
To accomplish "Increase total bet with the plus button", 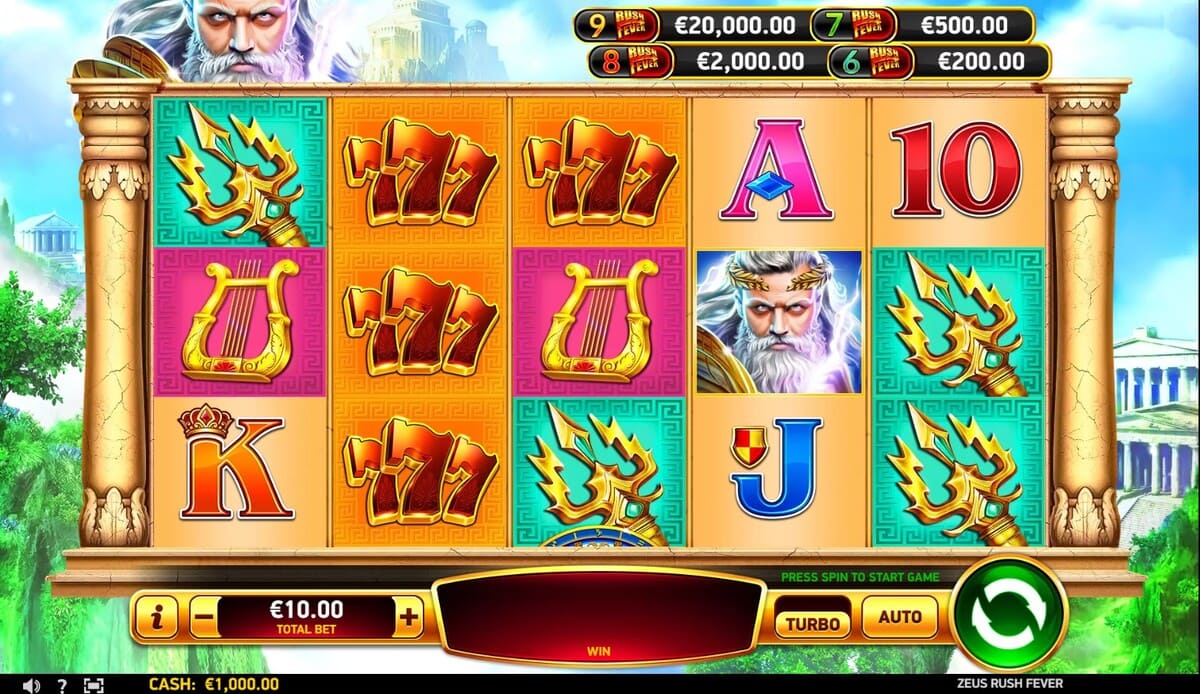I will pos(408,618).
